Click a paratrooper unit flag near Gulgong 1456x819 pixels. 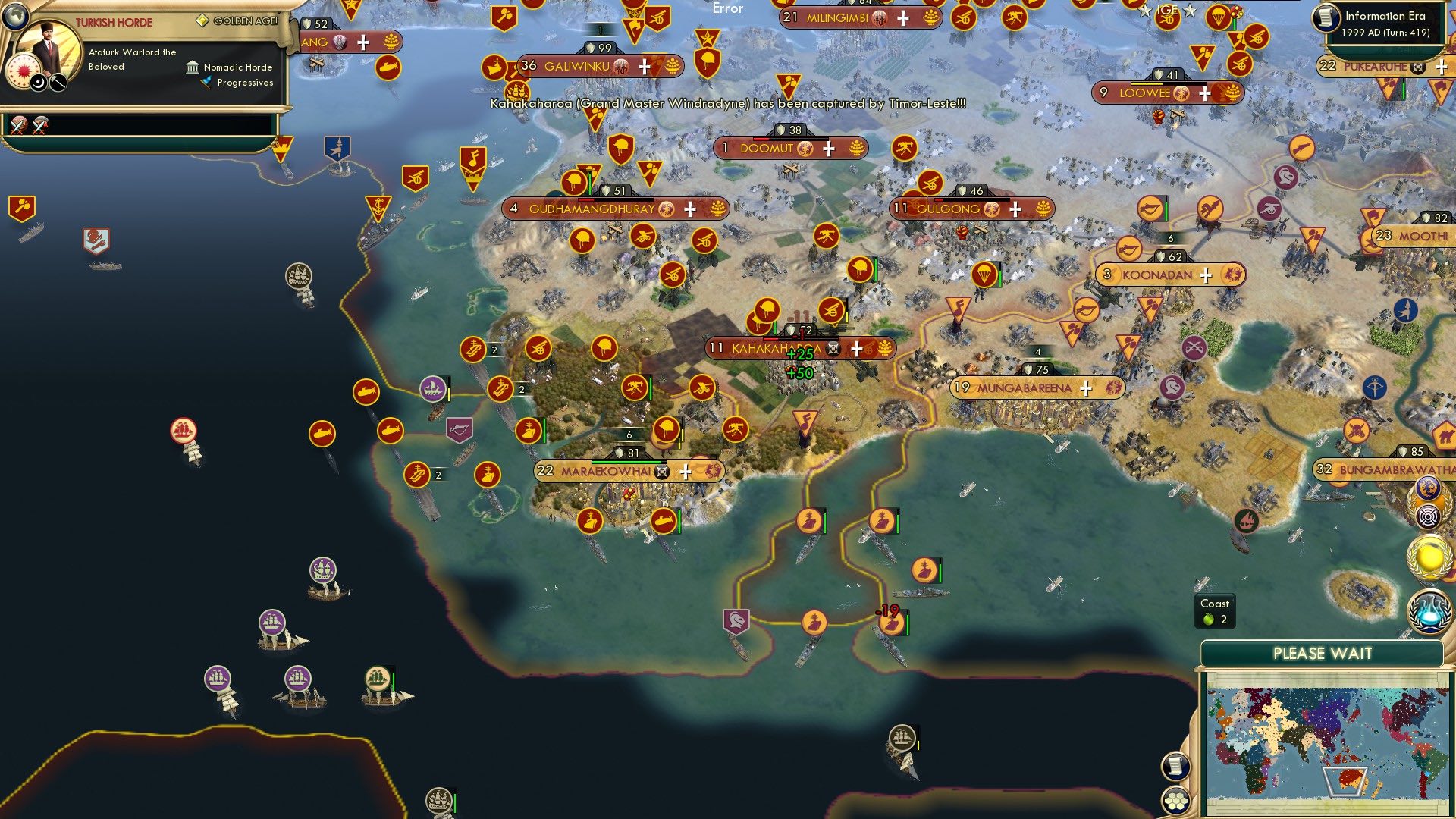986,275
